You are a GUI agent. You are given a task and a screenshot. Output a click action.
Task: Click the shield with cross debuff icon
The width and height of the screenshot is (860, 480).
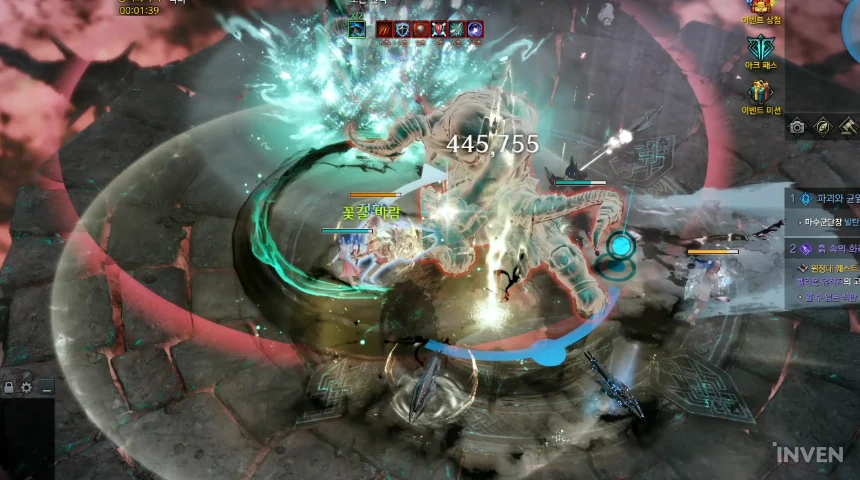(402, 30)
